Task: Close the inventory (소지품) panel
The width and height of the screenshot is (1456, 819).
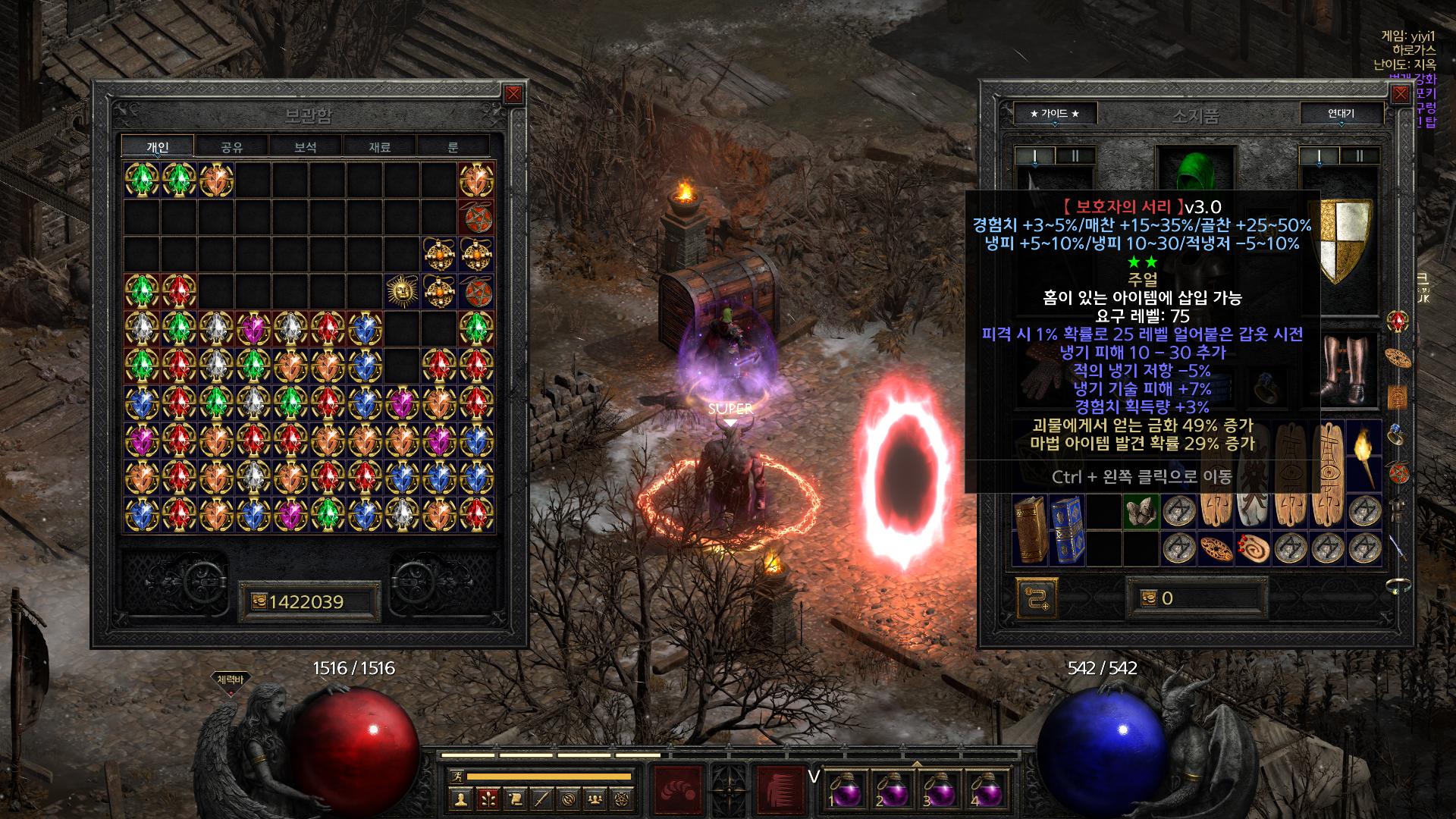Action: tap(1400, 93)
